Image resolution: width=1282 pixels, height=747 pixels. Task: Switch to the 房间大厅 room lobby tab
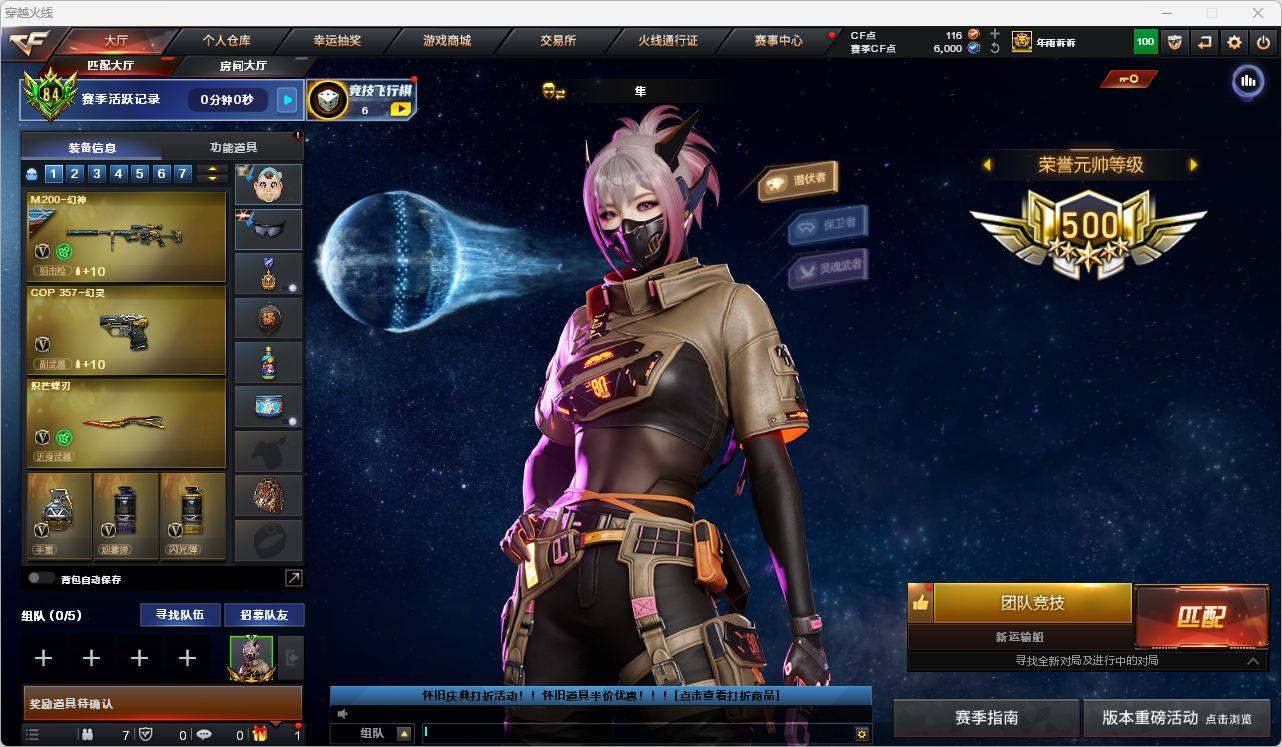point(243,66)
